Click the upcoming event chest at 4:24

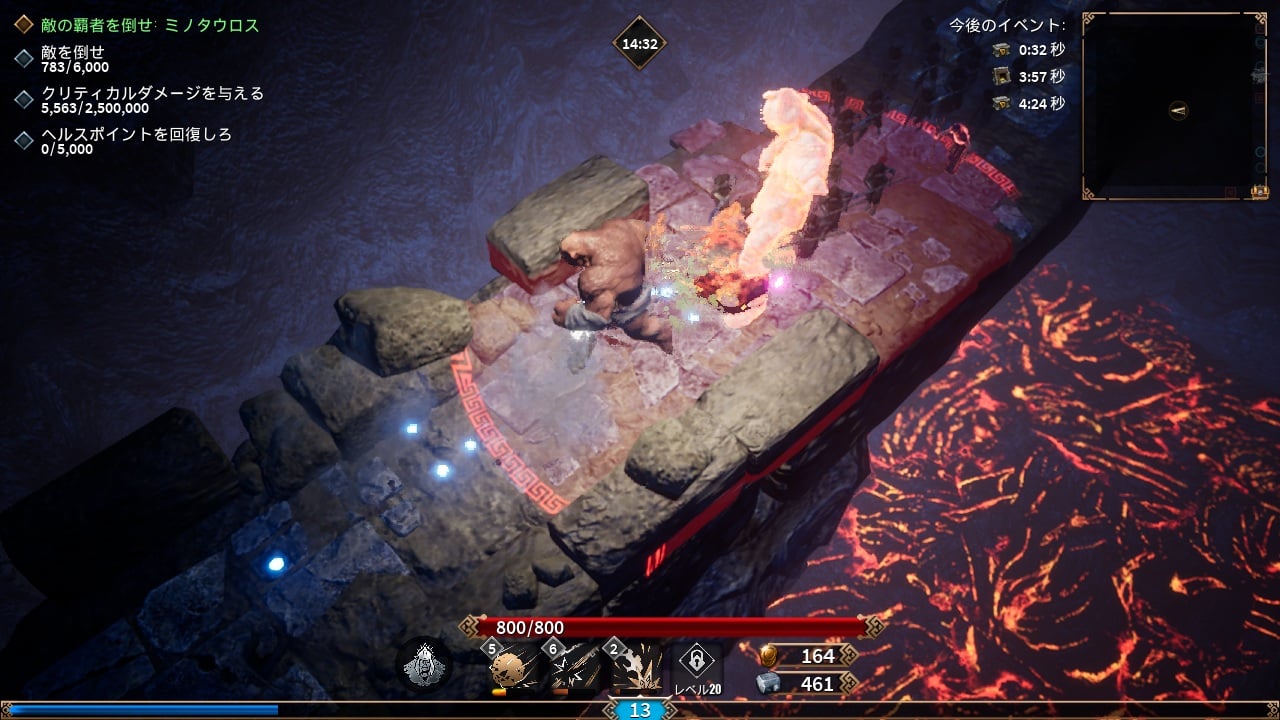[1002, 103]
